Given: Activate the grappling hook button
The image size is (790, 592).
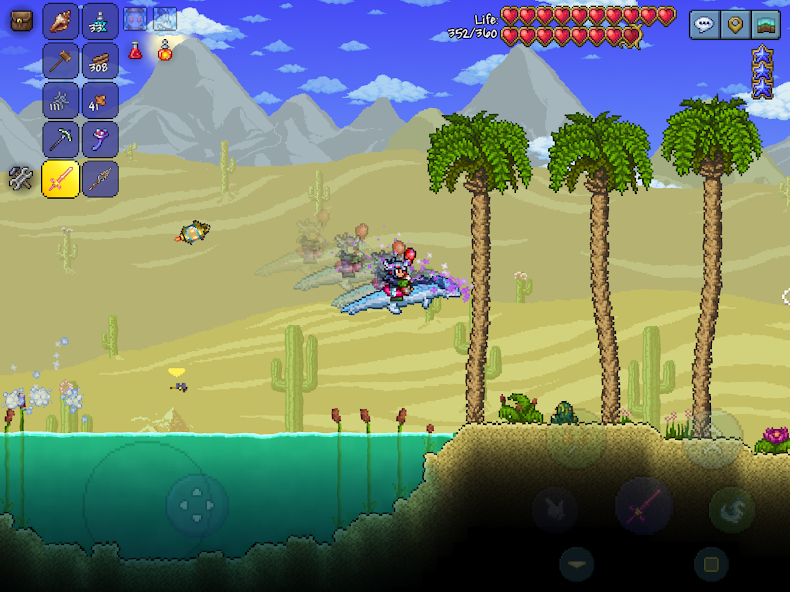Looking at the screenshot, I should coord(732,510).
